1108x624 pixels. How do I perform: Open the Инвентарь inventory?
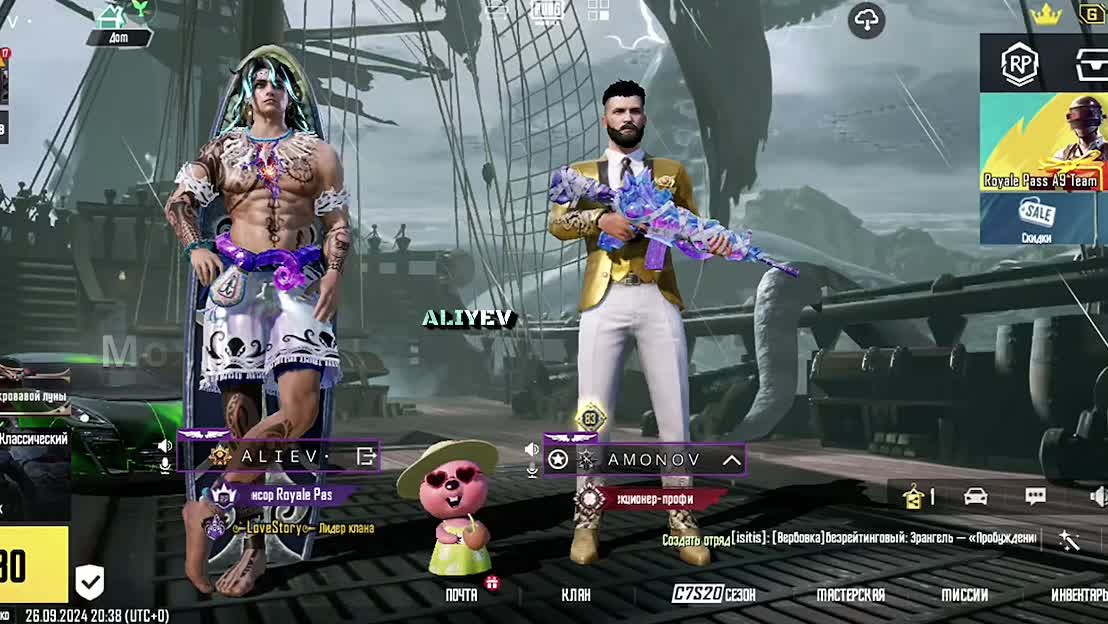tap(1078, 595)
